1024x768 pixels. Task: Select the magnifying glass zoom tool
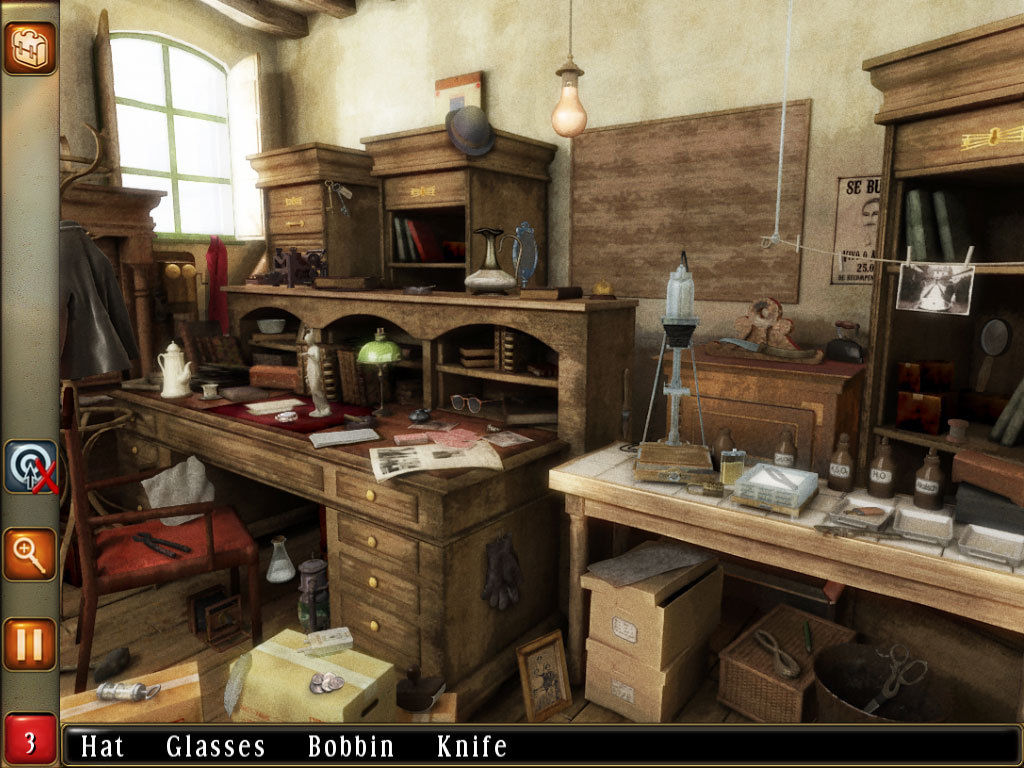[x=29, y=554]
